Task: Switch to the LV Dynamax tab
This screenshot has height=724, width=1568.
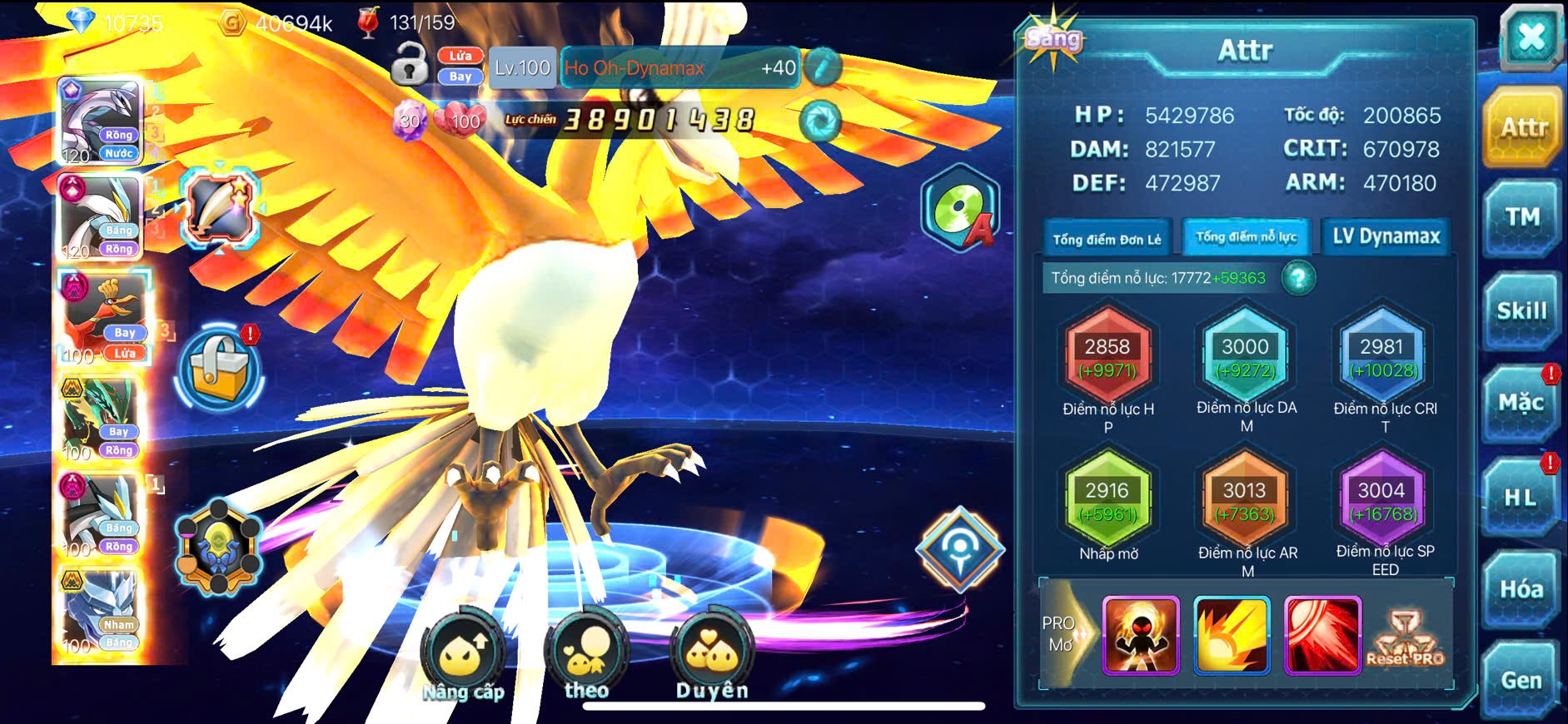Action: (1386, 237)
